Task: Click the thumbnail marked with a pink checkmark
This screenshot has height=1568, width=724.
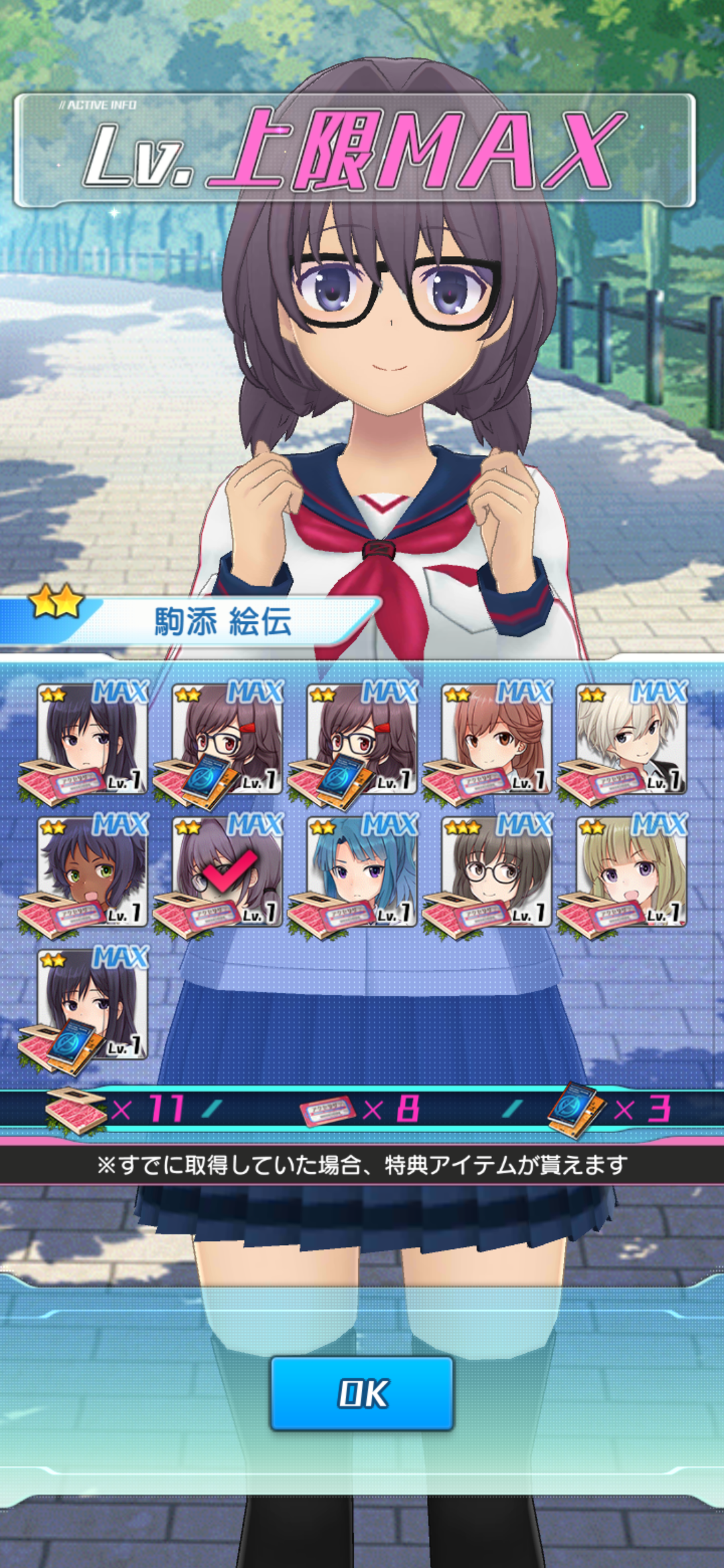Action: [227, 871]
